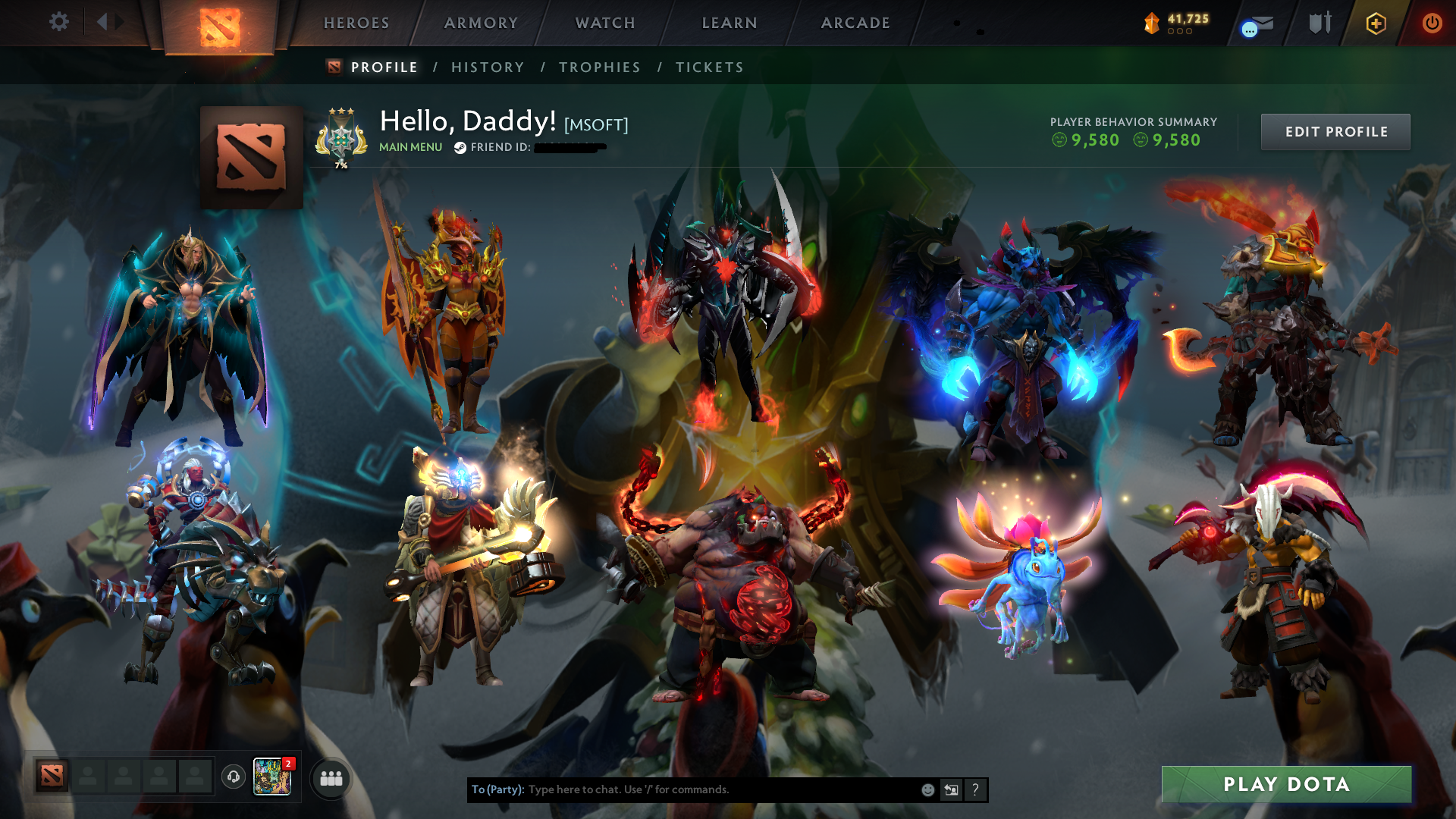Image resolution: width=1456 pixels, height=819 pixels.
Task: Open the settings gear icon
Action: [x=59, y=23]
